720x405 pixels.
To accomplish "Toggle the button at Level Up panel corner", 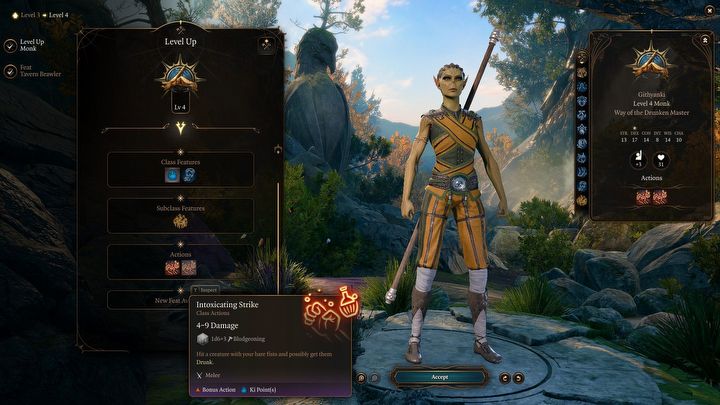I will pyautogui.click(x=265, y=45).
